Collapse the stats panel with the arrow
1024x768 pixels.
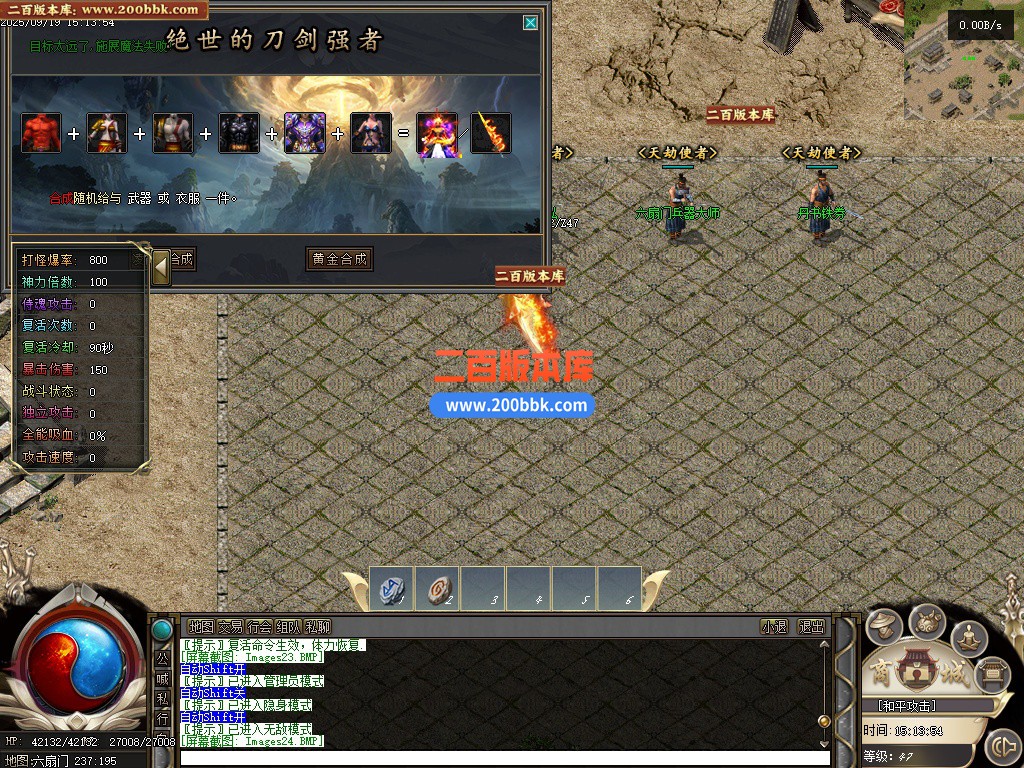[x=160, y=267]
